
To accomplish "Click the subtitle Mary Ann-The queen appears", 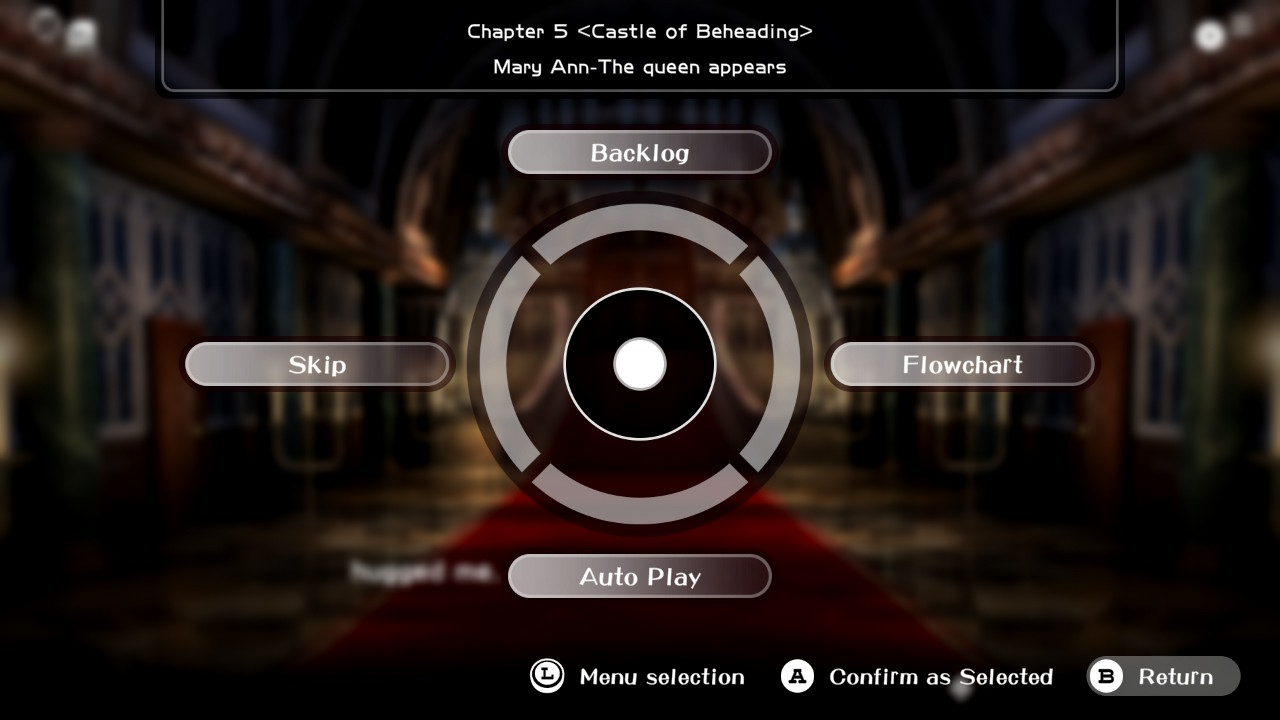I will 639,67.
